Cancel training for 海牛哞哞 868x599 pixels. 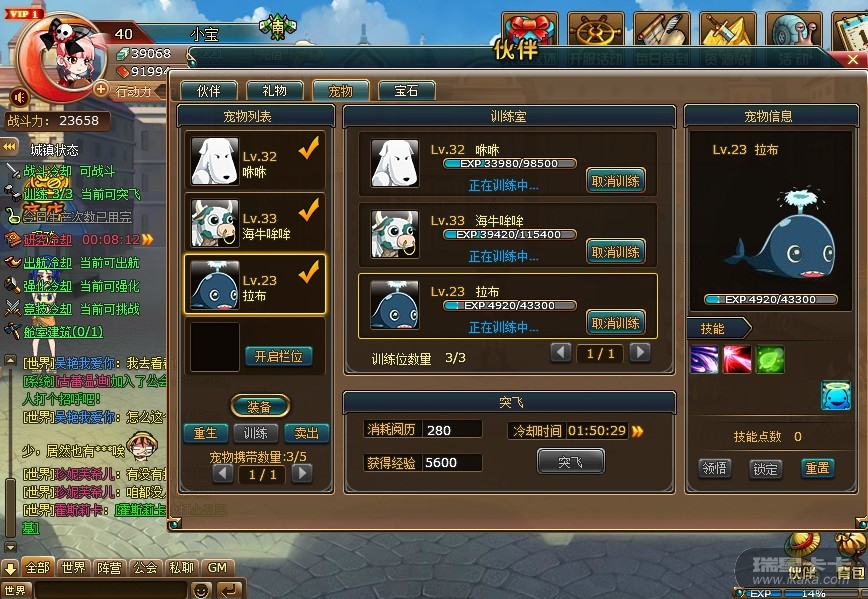click(x=615, y=252)
